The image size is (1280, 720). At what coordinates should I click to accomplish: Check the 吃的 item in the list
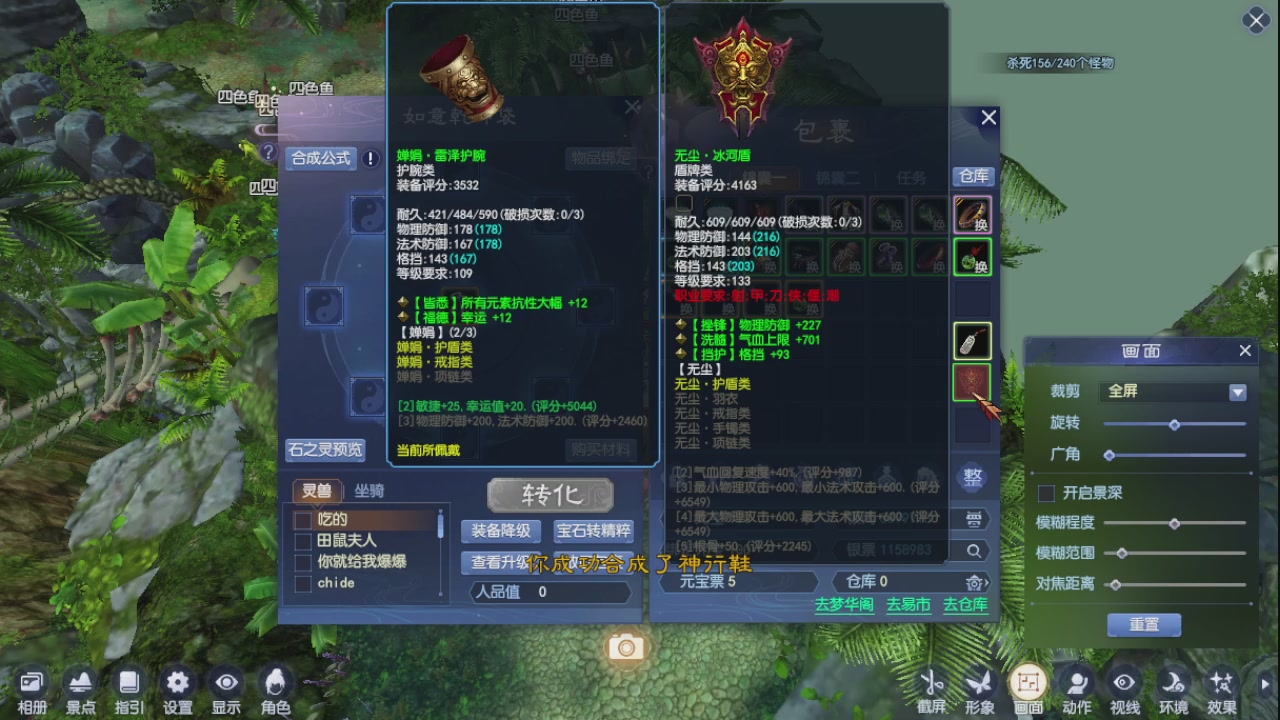point(305,521)
